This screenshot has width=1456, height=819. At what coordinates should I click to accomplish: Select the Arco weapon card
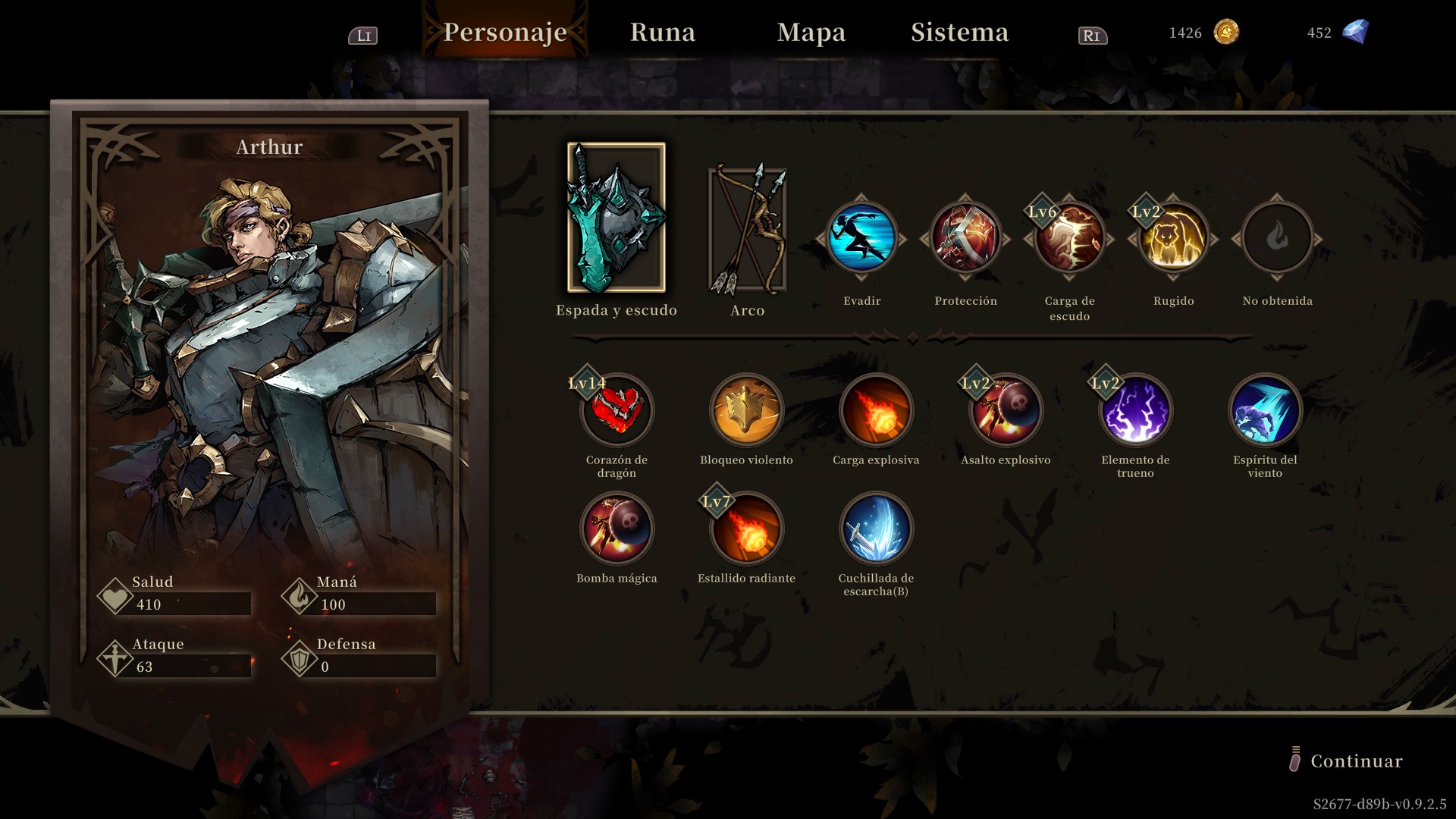(747, 230)
